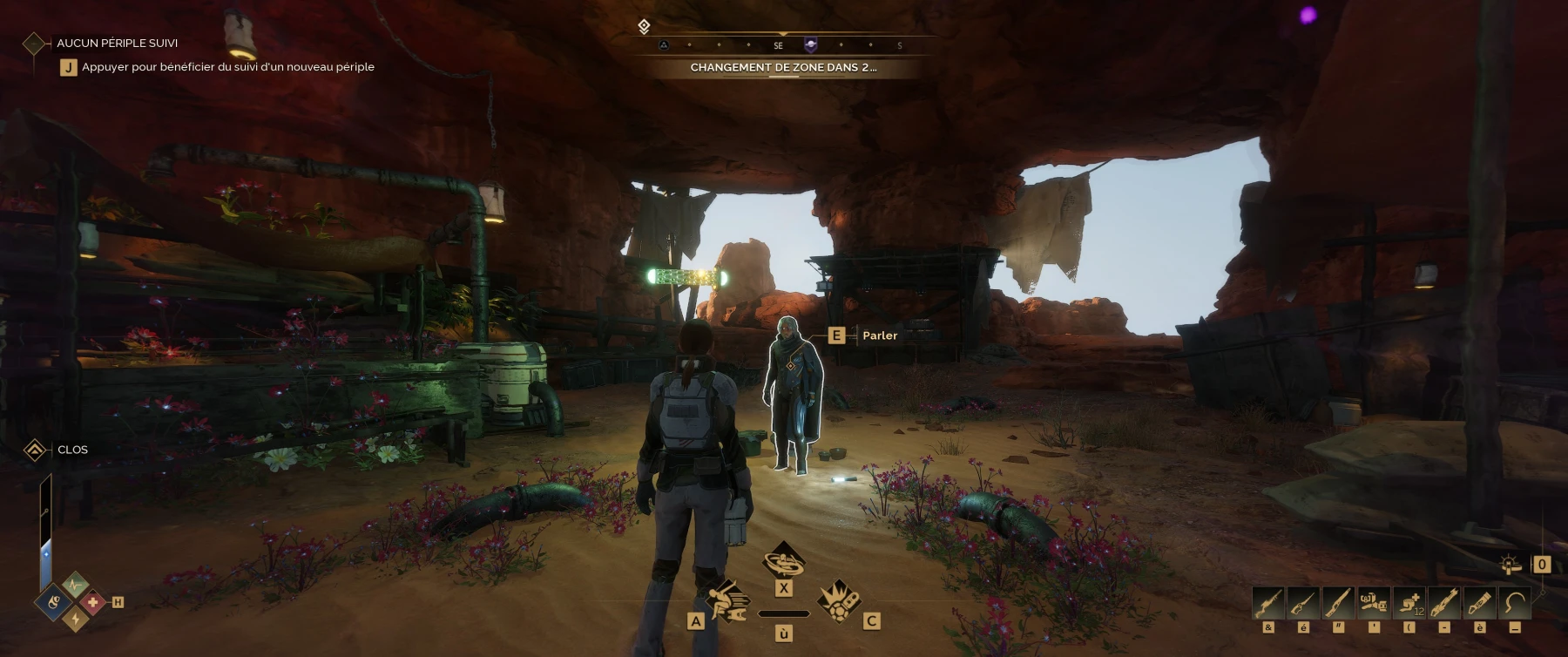The image size is (1568, 657).
Task: Activate the spinning whirlwind ability icon
Action: click(x=783, y=560)
